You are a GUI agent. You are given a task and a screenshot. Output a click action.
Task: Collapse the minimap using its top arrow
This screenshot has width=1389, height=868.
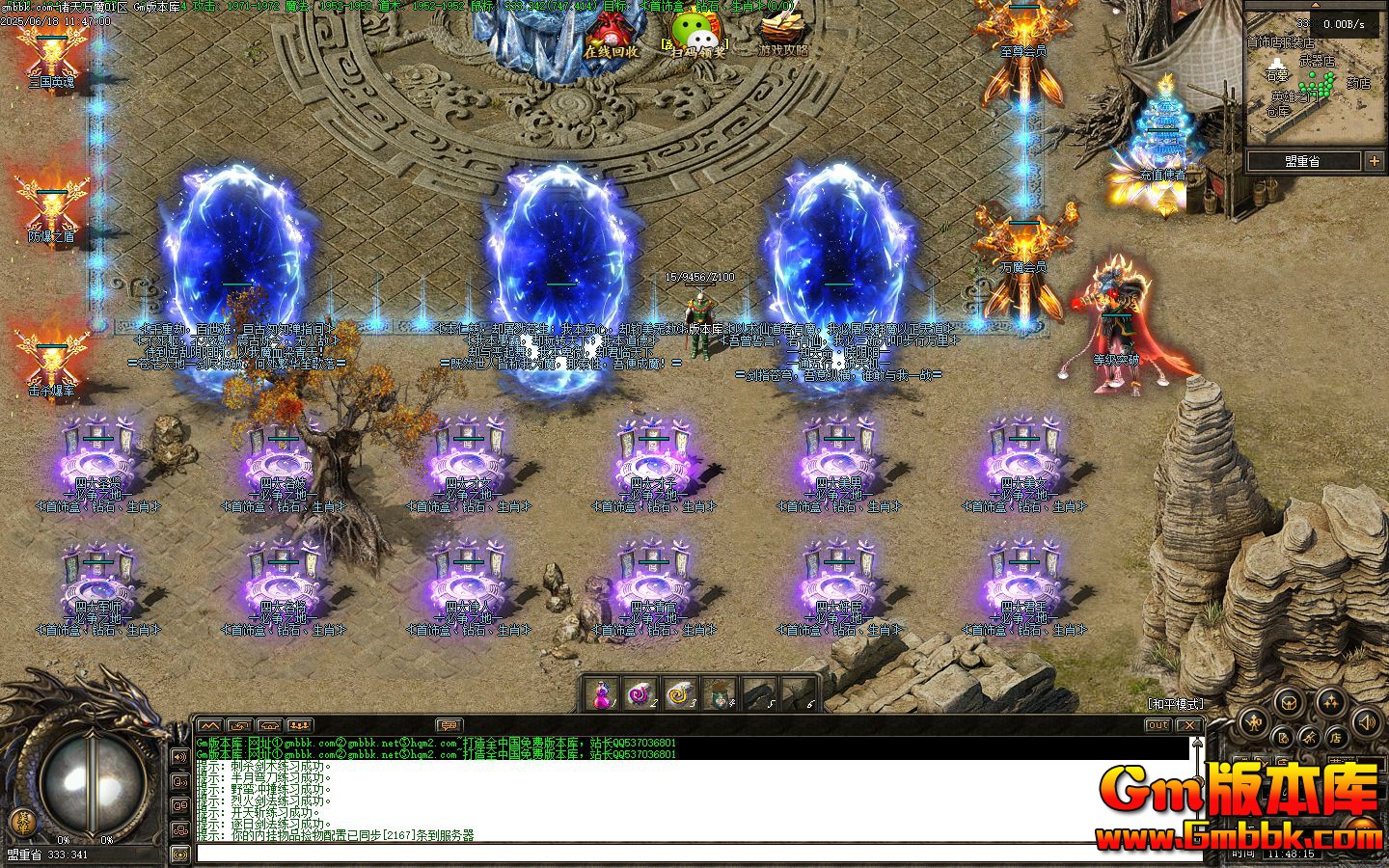(x=1316, y=6)
